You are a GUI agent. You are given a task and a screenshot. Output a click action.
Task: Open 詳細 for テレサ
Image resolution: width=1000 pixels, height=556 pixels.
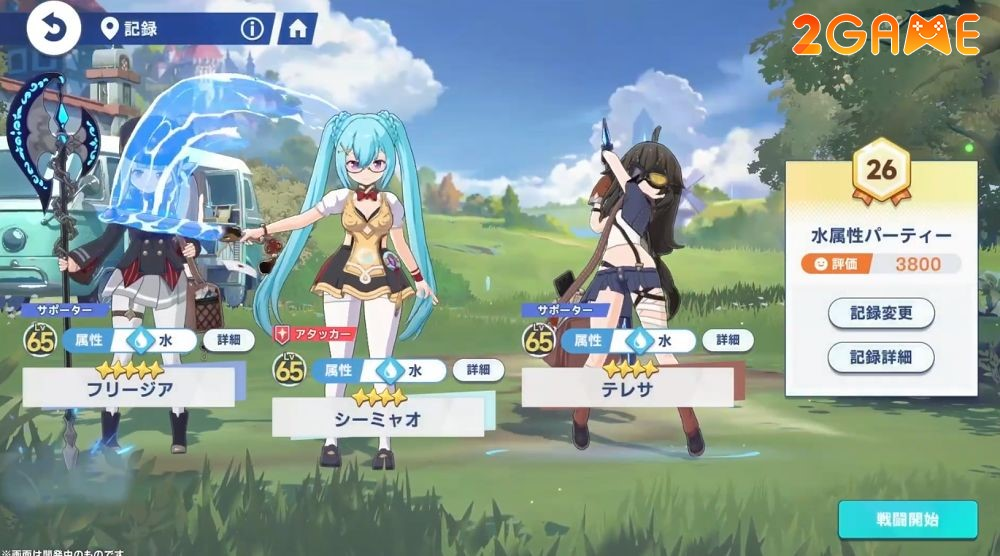pyautogui.click(x=727, y=340)
